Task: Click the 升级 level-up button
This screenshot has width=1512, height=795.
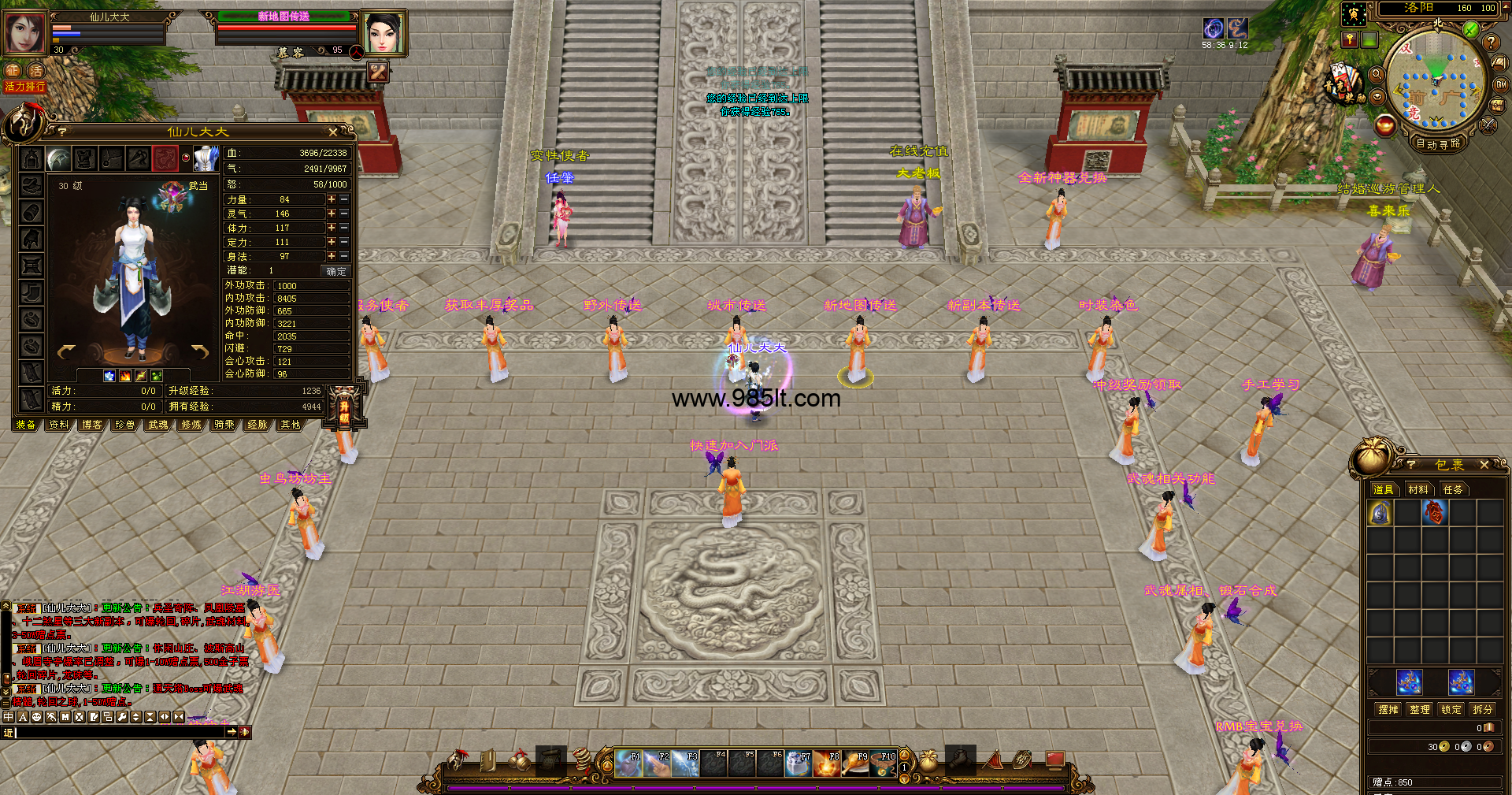Action: [x=344, y=407]
